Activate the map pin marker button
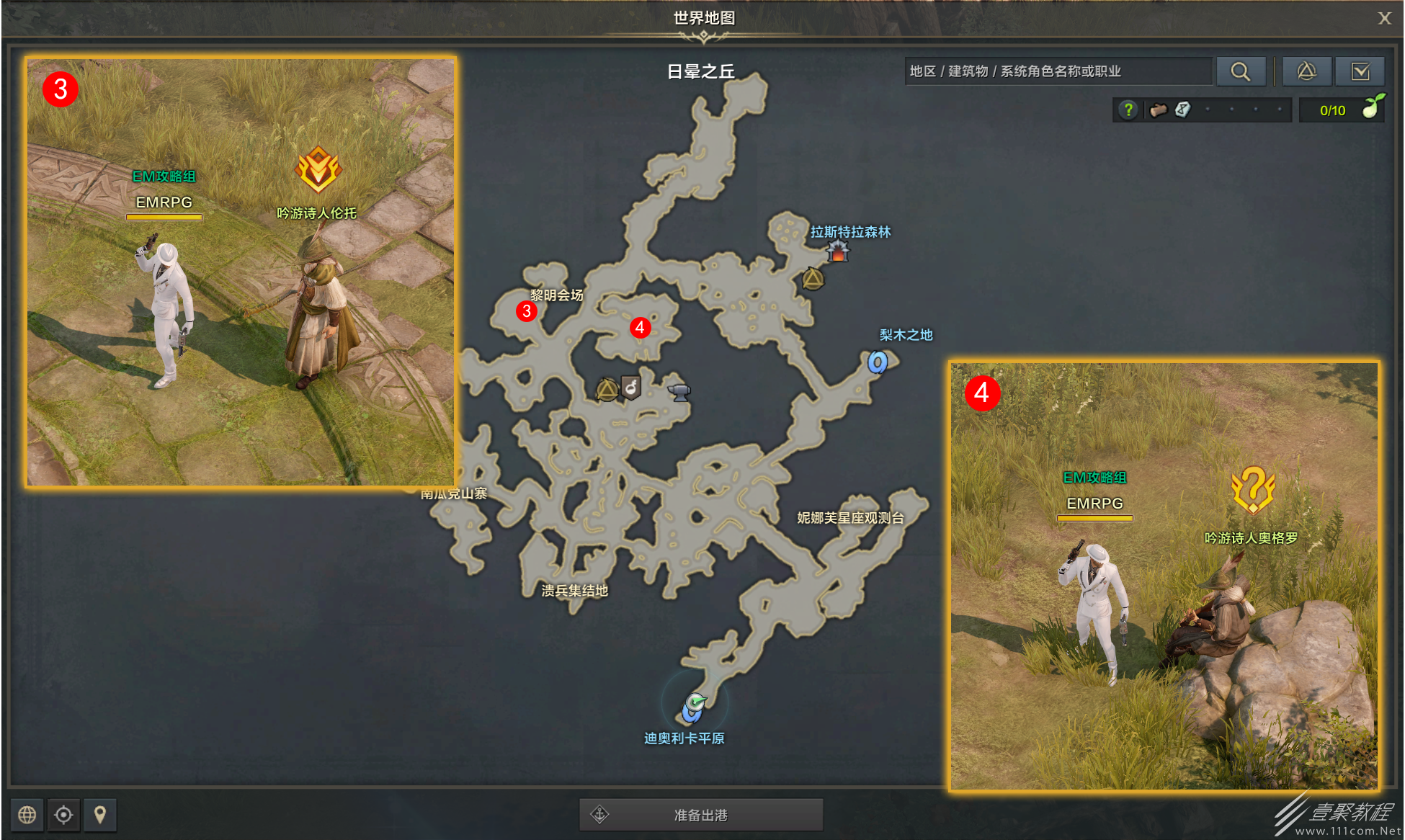This screenshot has height=840, width=1405. point(100,815)
